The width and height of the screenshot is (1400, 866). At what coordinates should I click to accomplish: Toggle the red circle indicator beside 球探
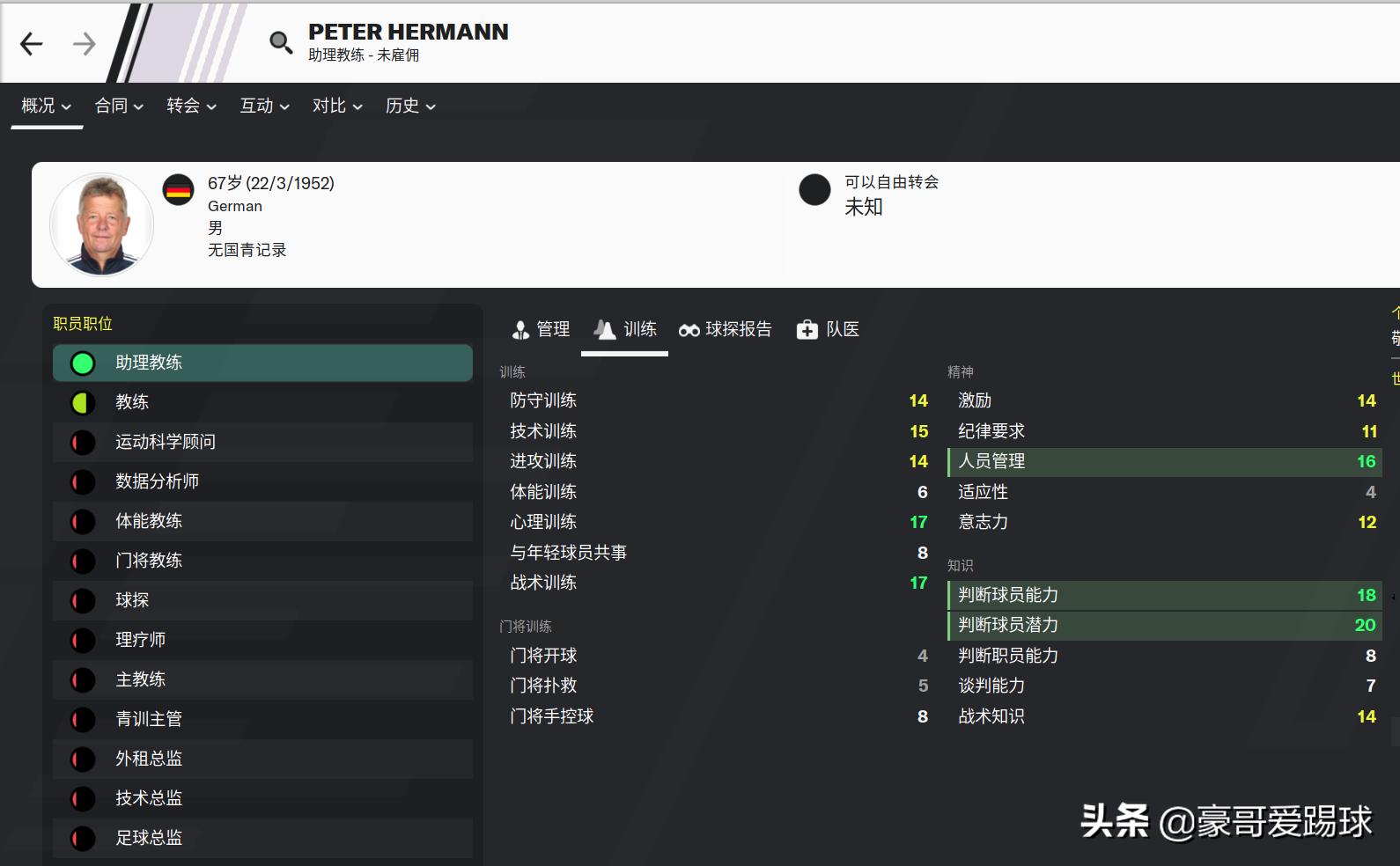click(82, 600)
